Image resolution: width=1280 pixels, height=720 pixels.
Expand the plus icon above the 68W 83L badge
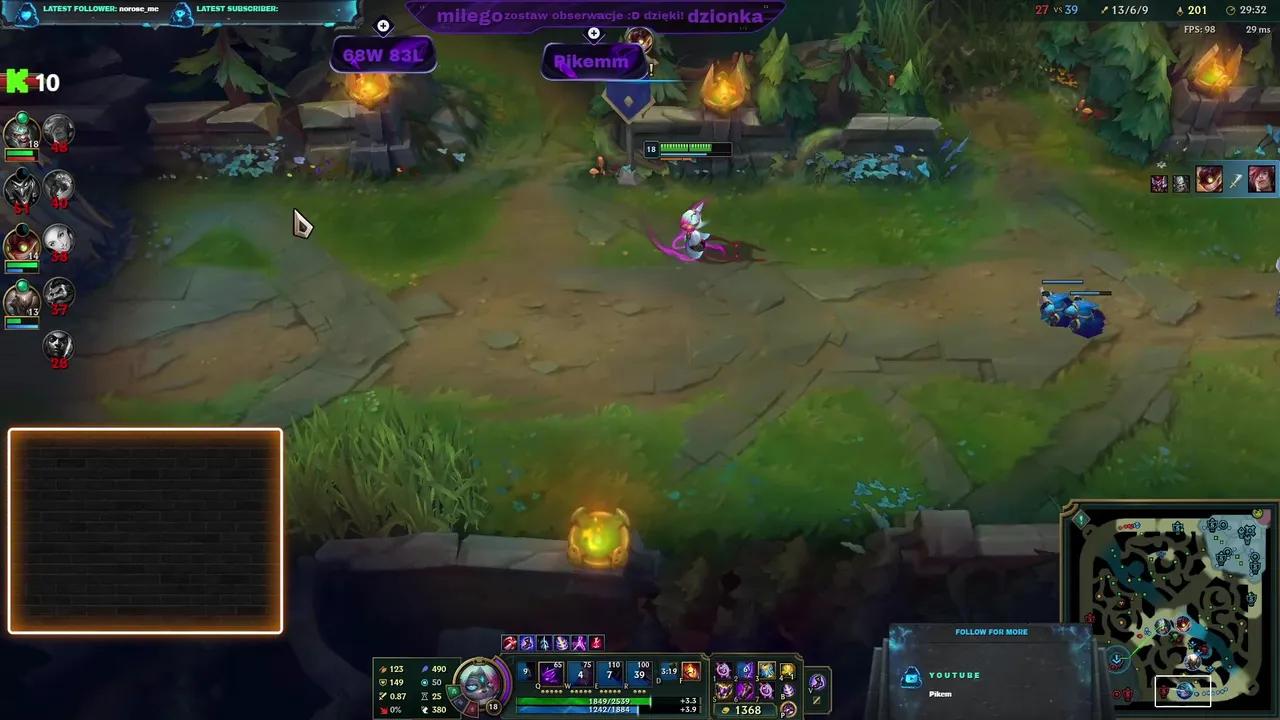383,25
